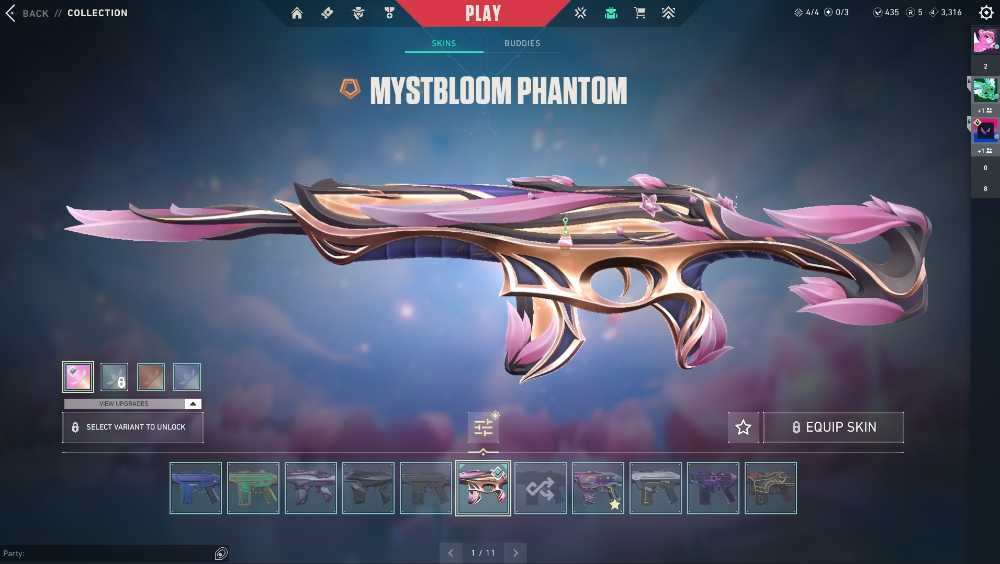The image size is (1000, 564).
Task: Open the skin filter sliders button
Action: [483, 428]
